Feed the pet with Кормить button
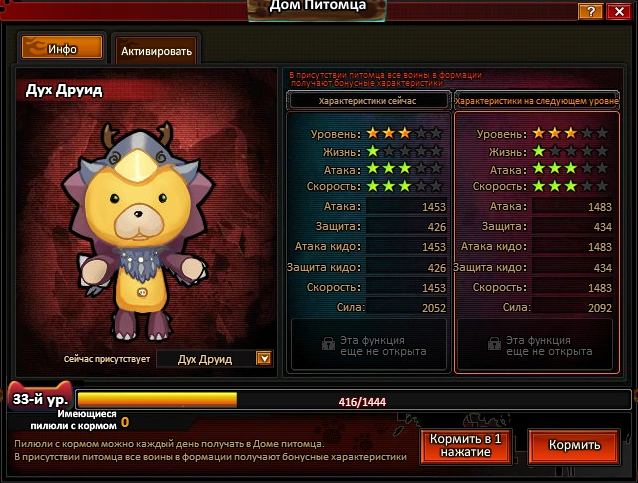The height and width of the screenshot is (483, 638). coord(573,446)
